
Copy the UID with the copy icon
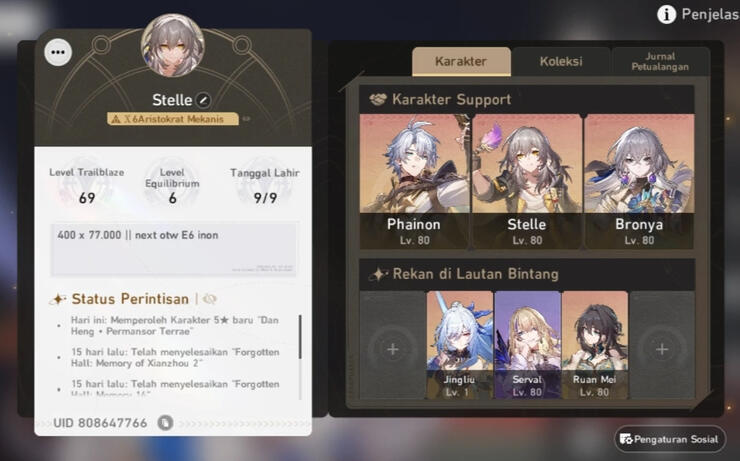click(x=165, y=423)
